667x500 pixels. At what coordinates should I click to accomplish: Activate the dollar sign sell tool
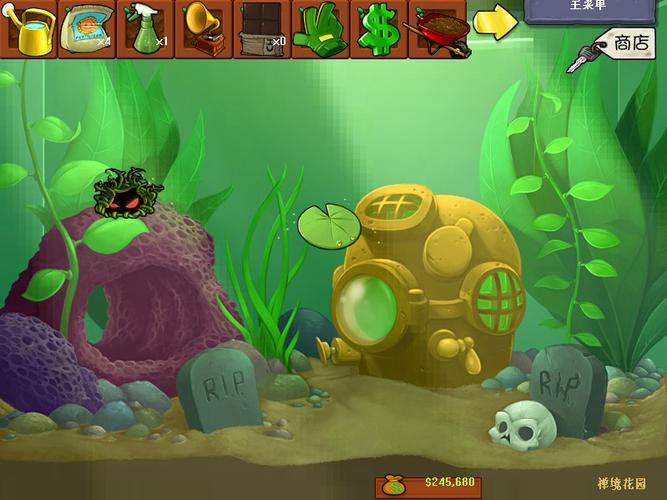[378, 30]
